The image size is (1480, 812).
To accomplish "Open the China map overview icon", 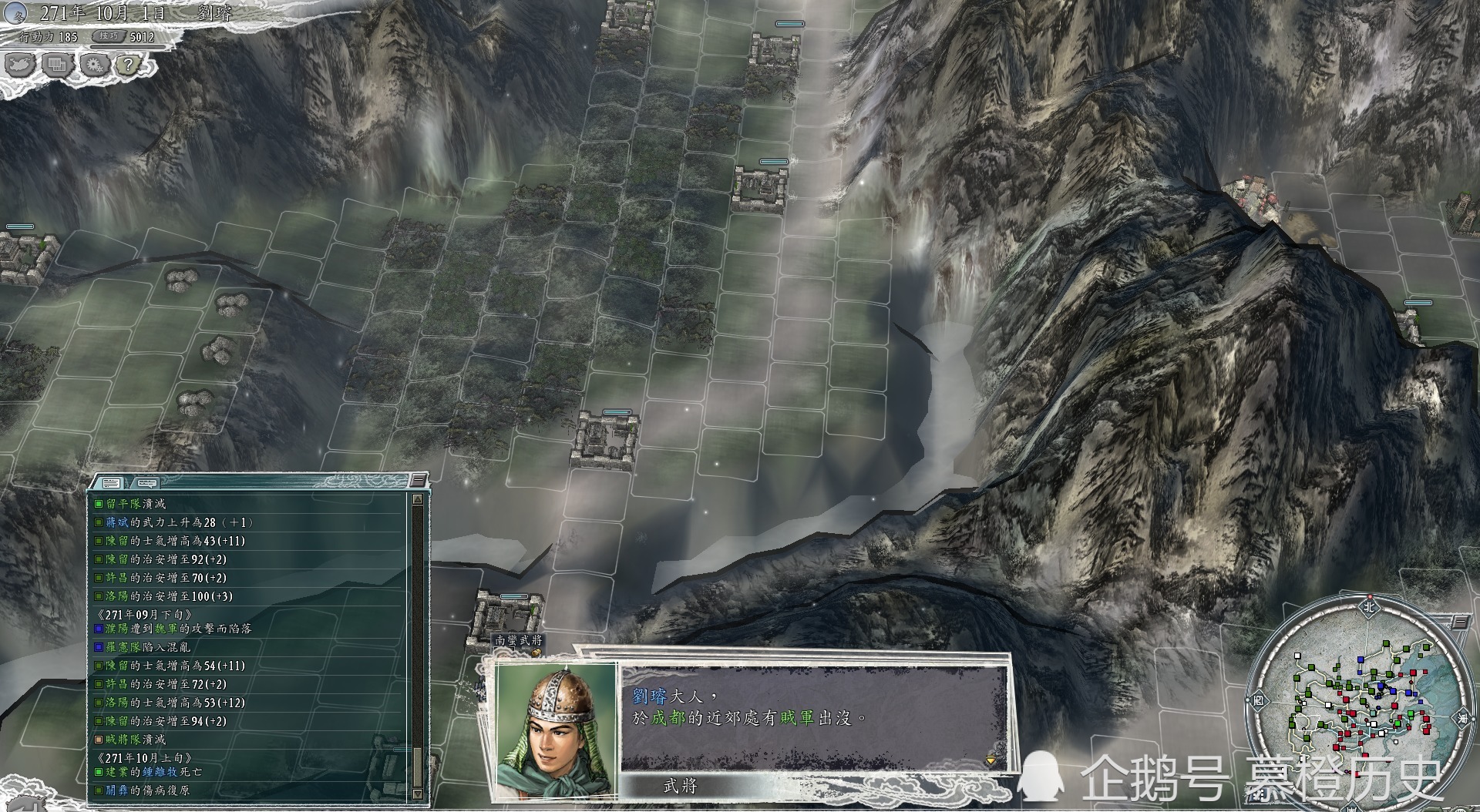I will pos(20,65).
